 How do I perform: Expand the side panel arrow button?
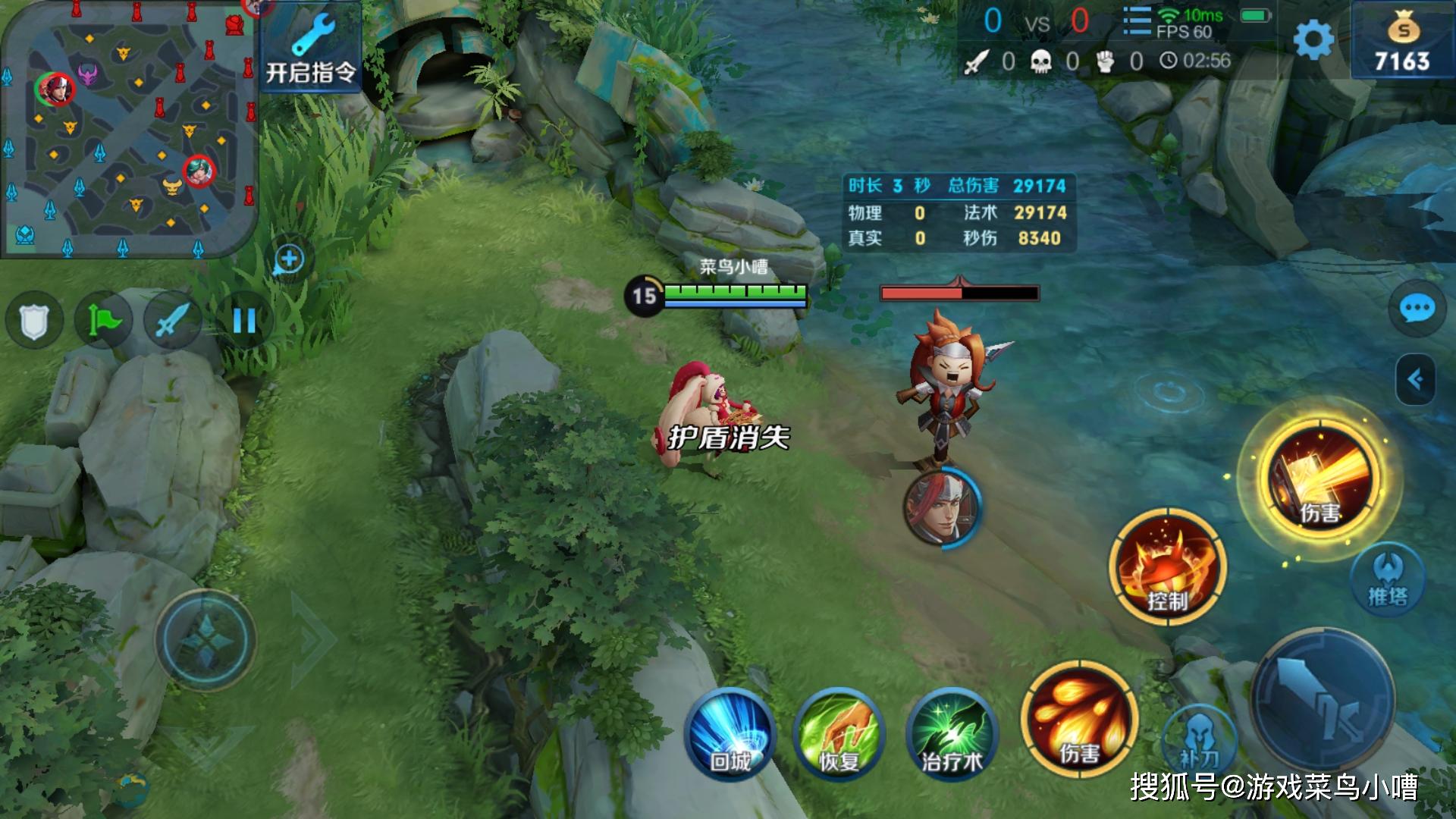(1415, 379)
